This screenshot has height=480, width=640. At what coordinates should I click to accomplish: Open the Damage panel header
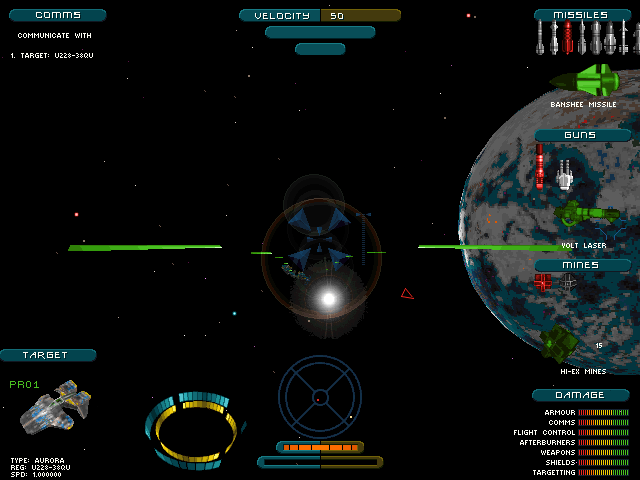580,395
